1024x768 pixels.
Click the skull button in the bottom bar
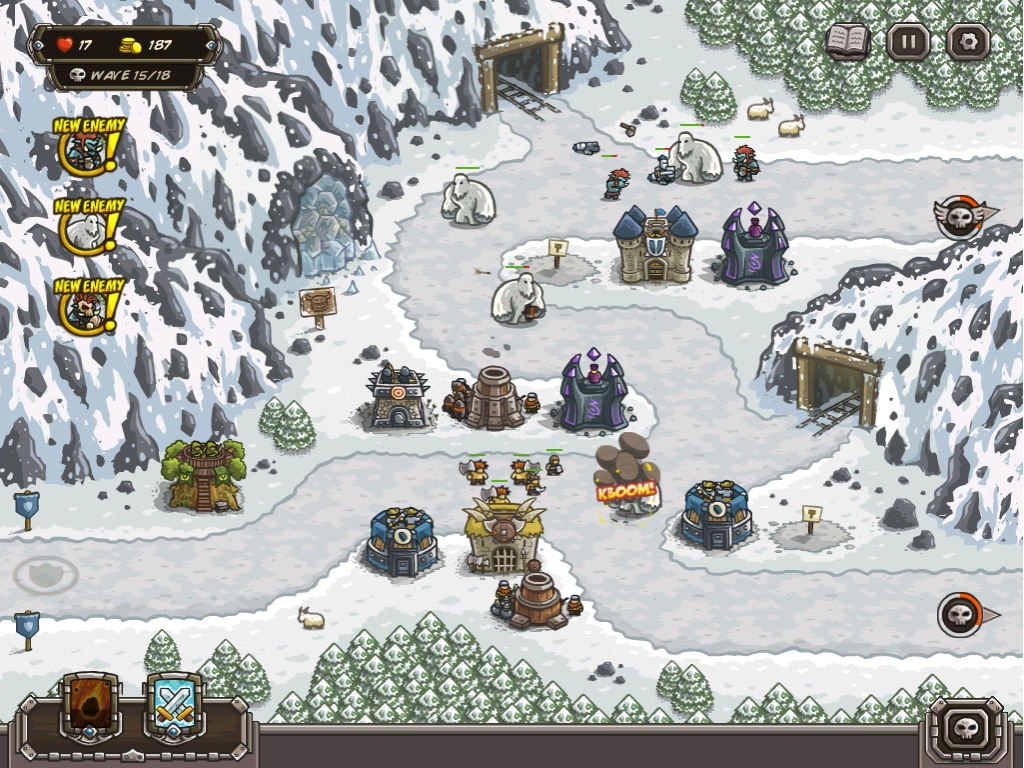click(966, 727)
